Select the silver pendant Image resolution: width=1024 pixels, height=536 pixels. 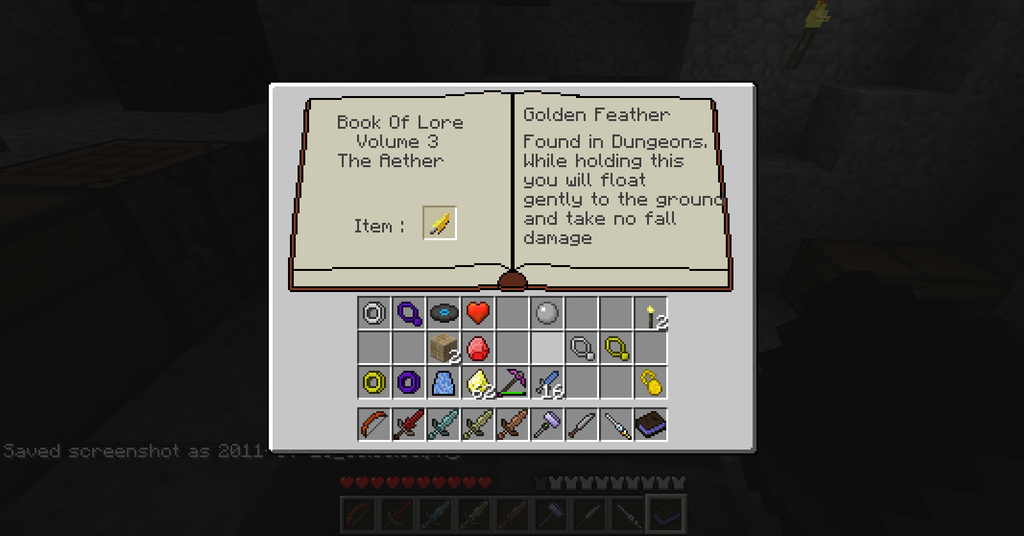(581, 348)
